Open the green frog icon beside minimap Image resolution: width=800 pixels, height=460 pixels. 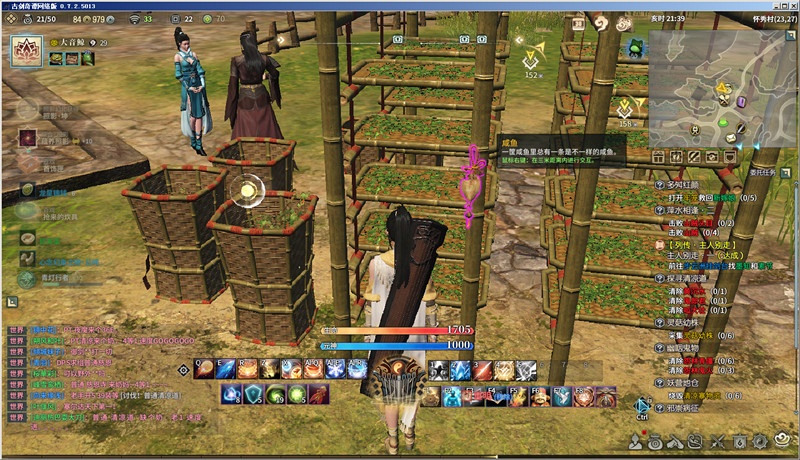pos(634,48)
